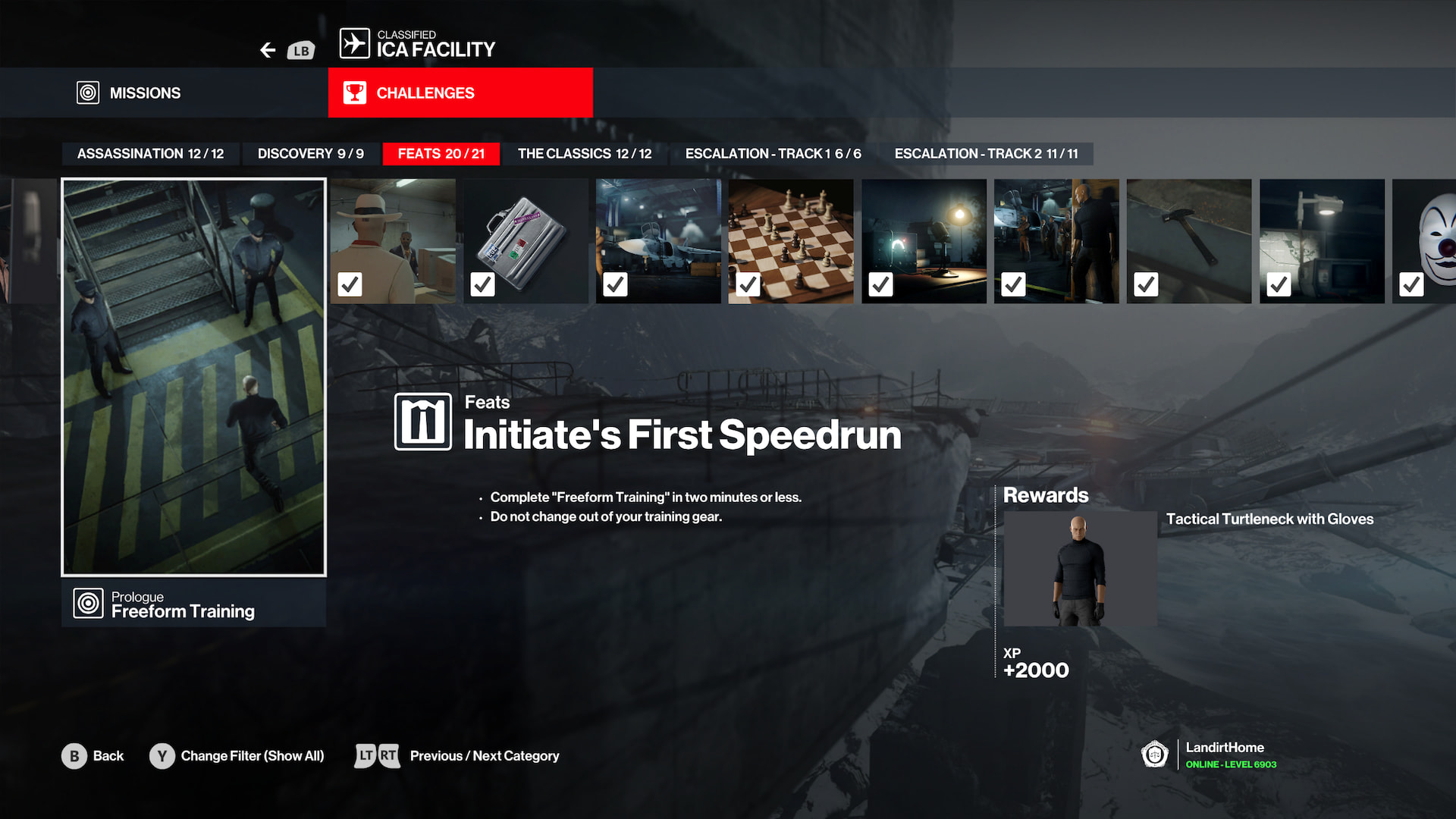Select the silver briefcase challenge thumbnail
This screenshot has width=1456, height=819.
click(x=526, y=241)
